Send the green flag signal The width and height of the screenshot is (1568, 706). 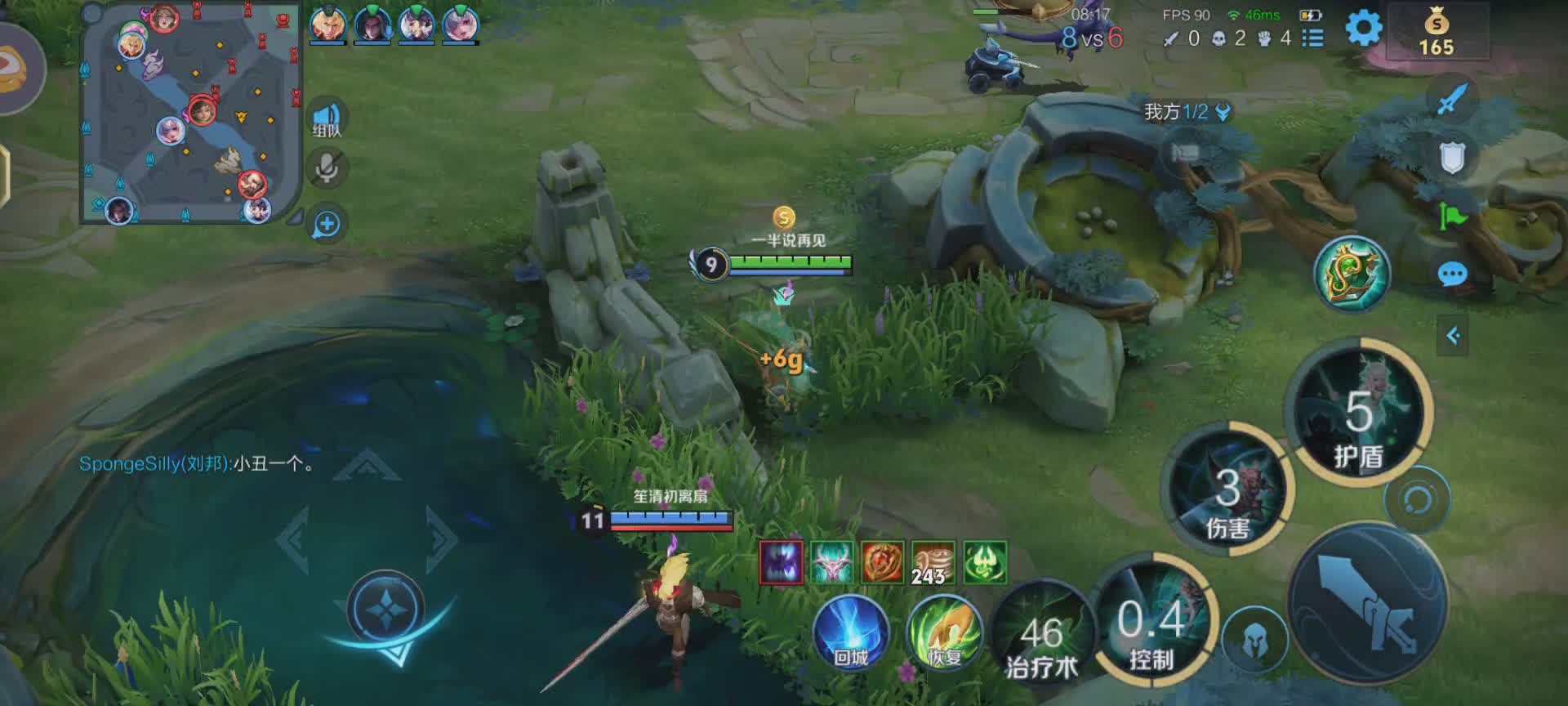point(1452,216)
